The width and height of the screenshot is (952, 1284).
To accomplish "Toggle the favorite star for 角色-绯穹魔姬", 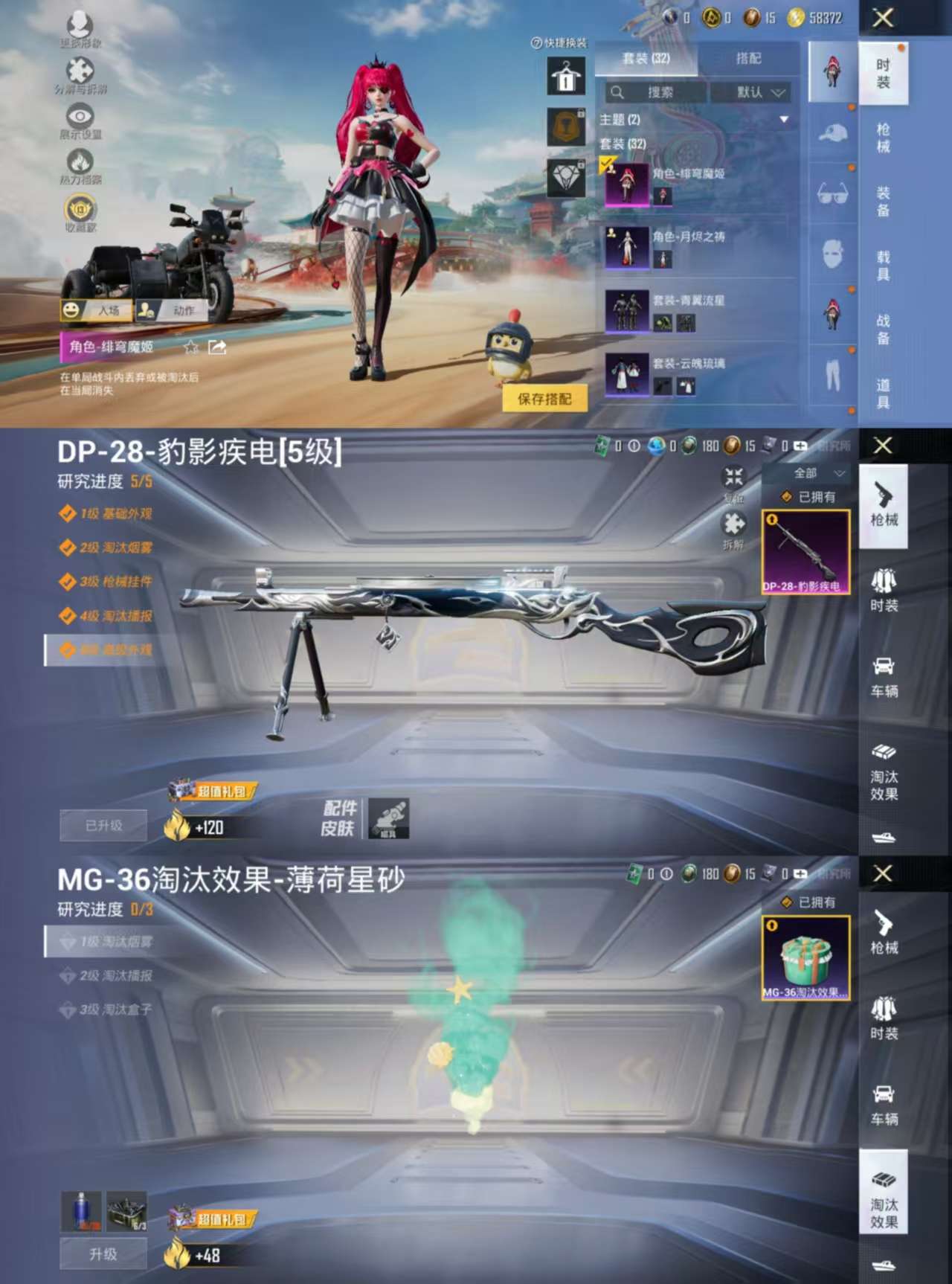I will 191,347.
